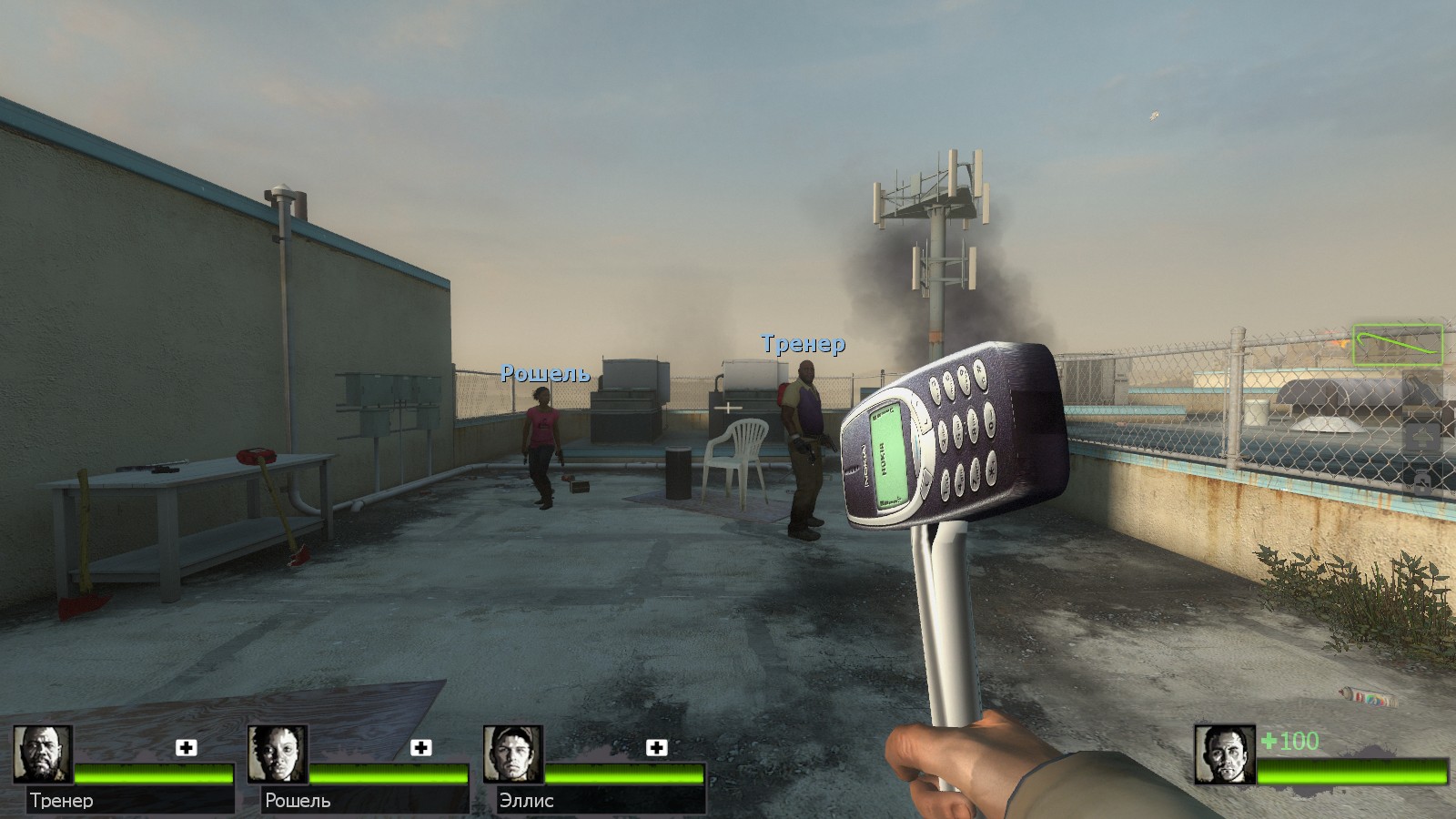Click your own survivor portrait
Viewport: 1456px width, 819px height.
point(1225,754)
